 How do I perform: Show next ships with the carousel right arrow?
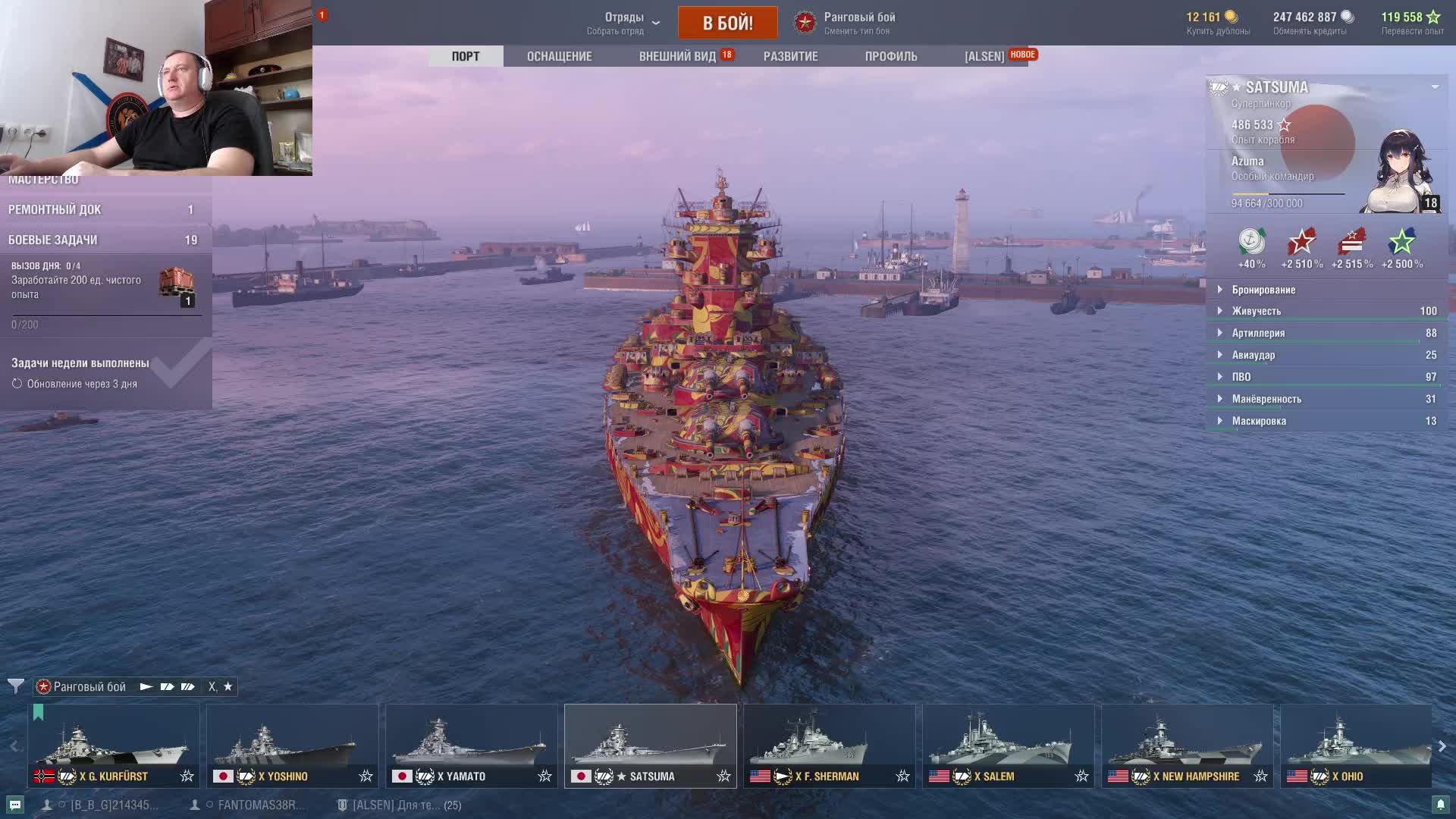point(1442,746)
